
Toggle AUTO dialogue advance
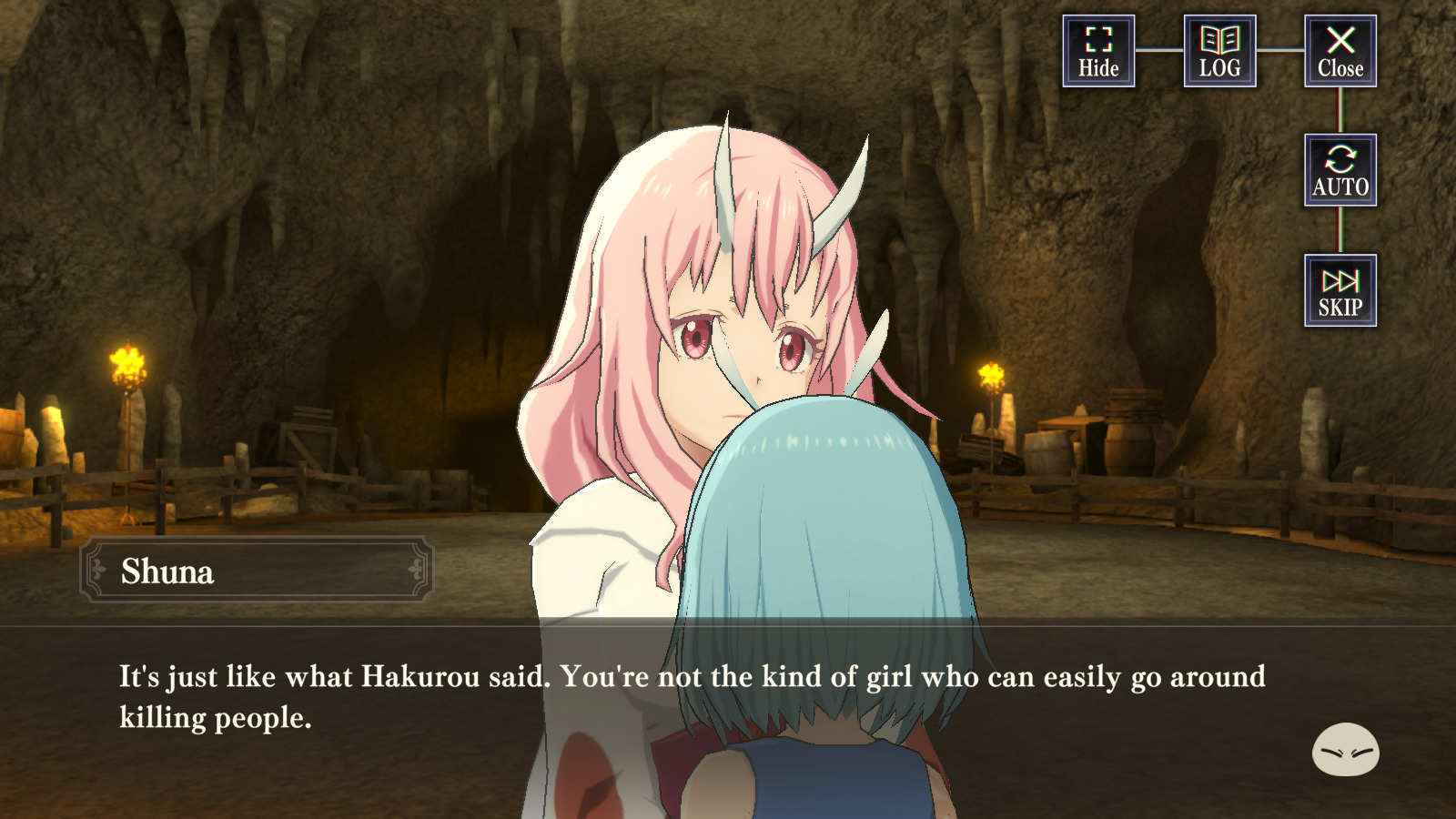tap(1340, 170)
